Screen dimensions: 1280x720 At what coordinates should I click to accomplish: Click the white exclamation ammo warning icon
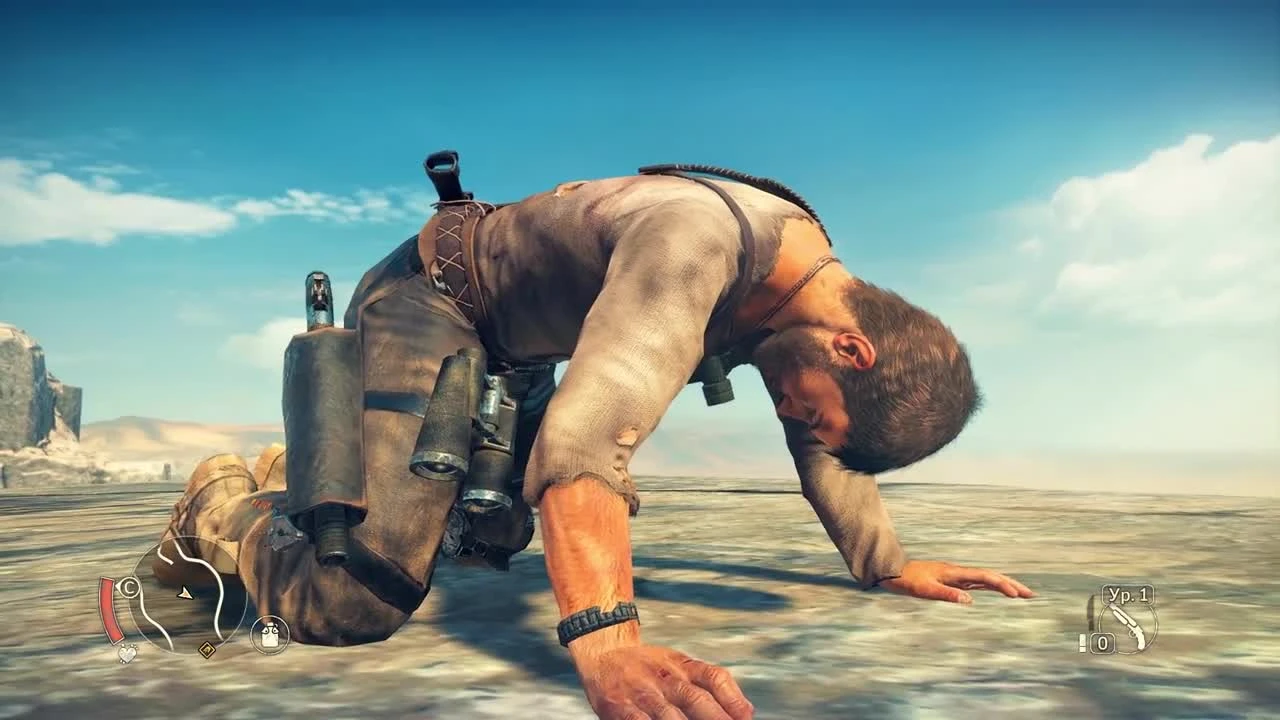[1082, 643]
